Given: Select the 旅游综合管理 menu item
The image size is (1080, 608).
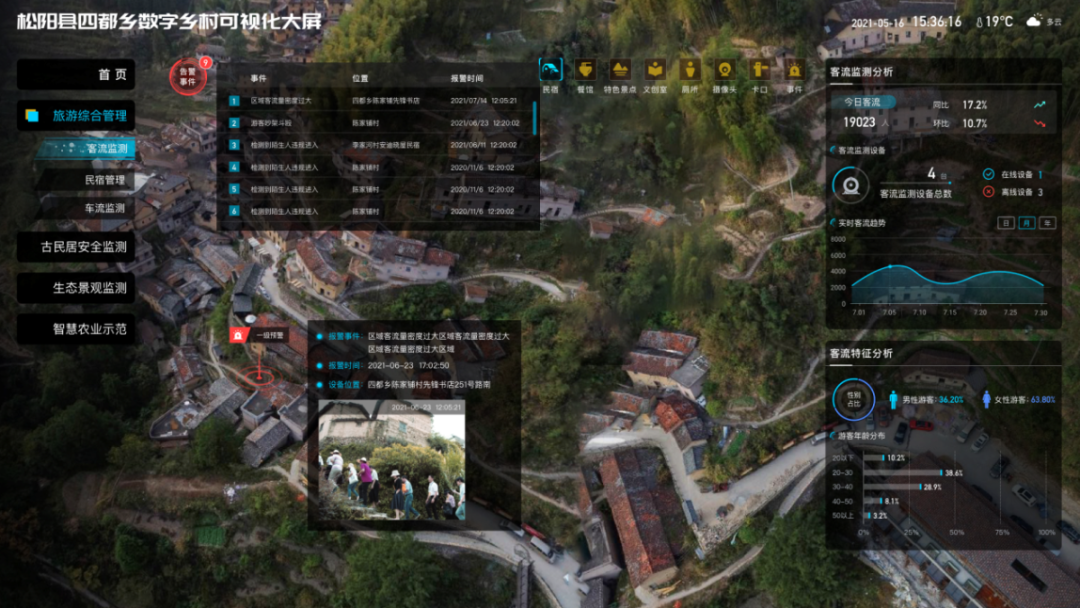Looking at the screenshot, I should coord(76,115).
